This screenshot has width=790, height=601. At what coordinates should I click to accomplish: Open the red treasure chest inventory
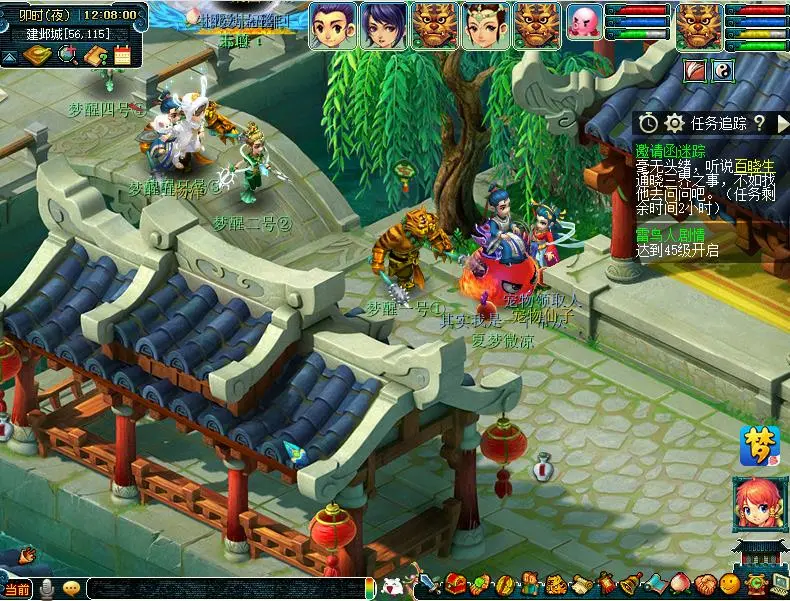tap(456, 585)
